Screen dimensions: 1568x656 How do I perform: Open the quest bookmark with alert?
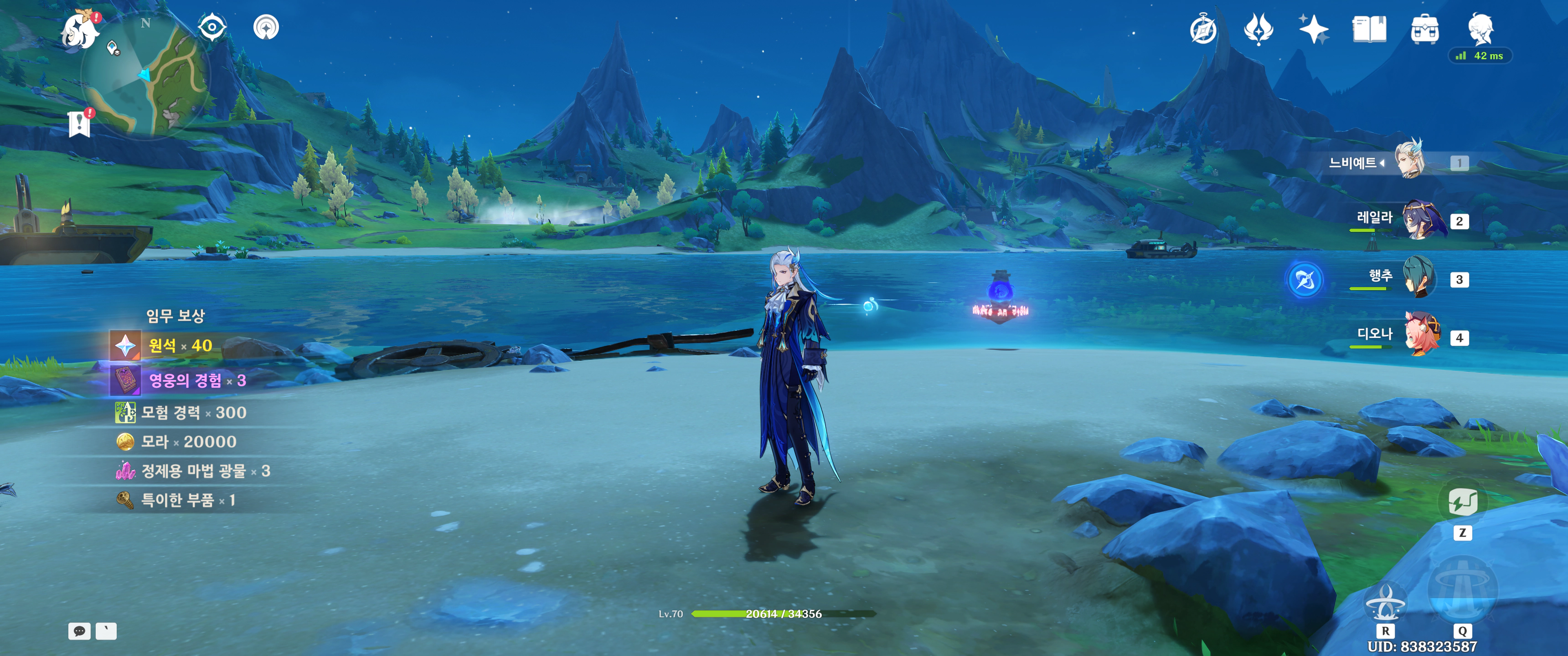(x=80, y=123)
